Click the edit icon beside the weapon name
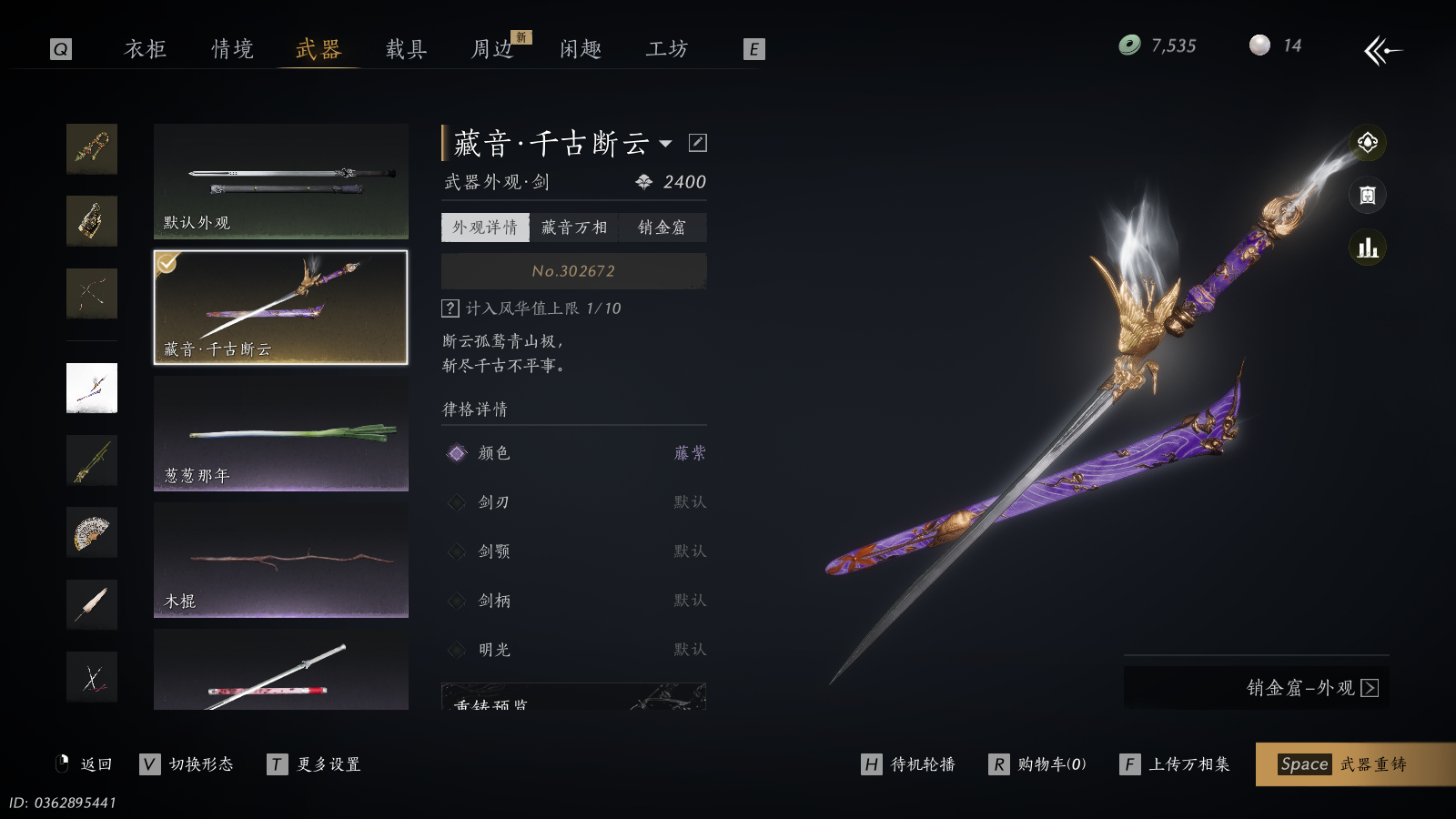Viewport: 1456px width, 819px height. [x=698, y=143]
